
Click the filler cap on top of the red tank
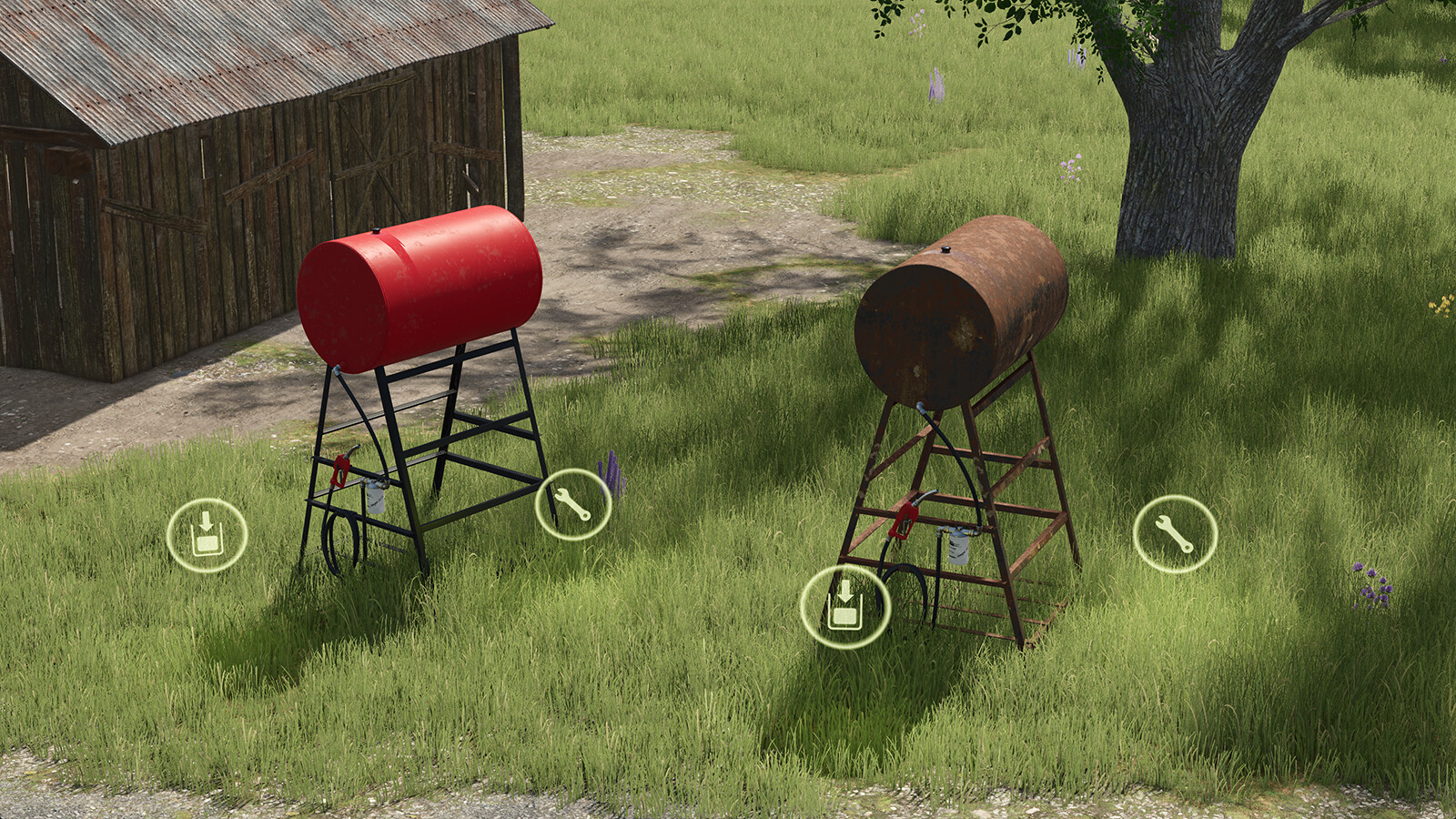click(378, 230)
